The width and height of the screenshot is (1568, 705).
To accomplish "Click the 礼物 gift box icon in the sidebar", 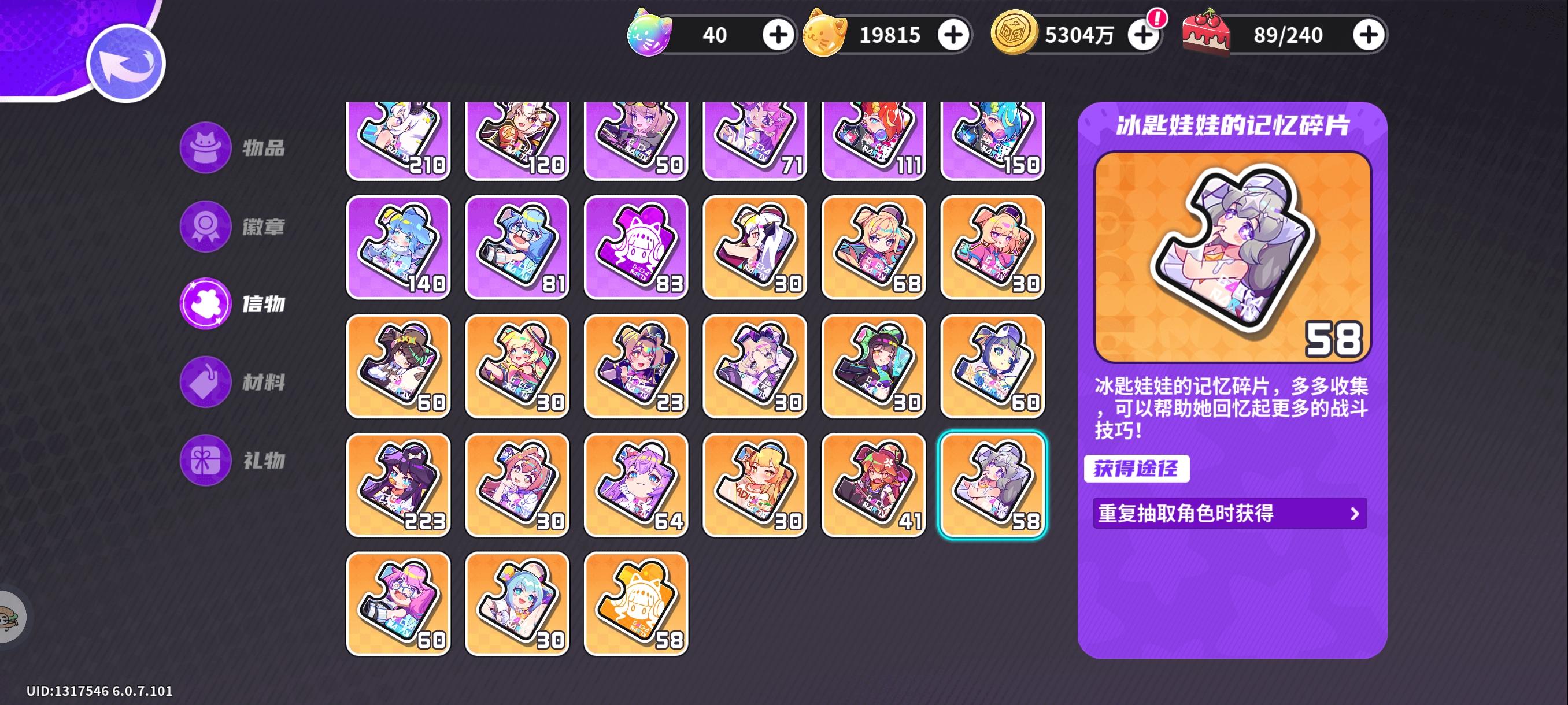I will coord(206,460).
